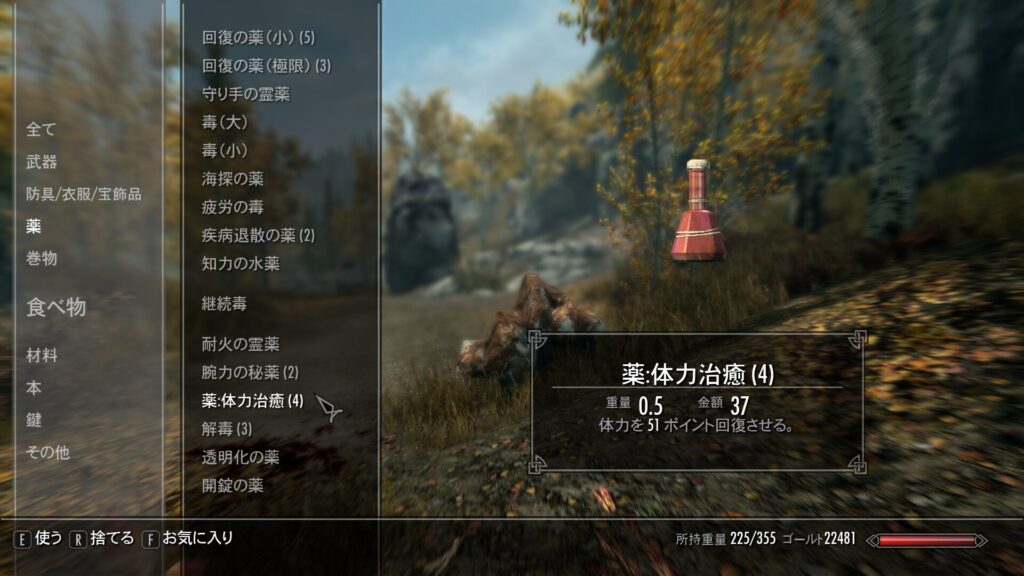The image size is (1024, 576).
Task: Choose the 巻物 category
Action: (41, 258)
